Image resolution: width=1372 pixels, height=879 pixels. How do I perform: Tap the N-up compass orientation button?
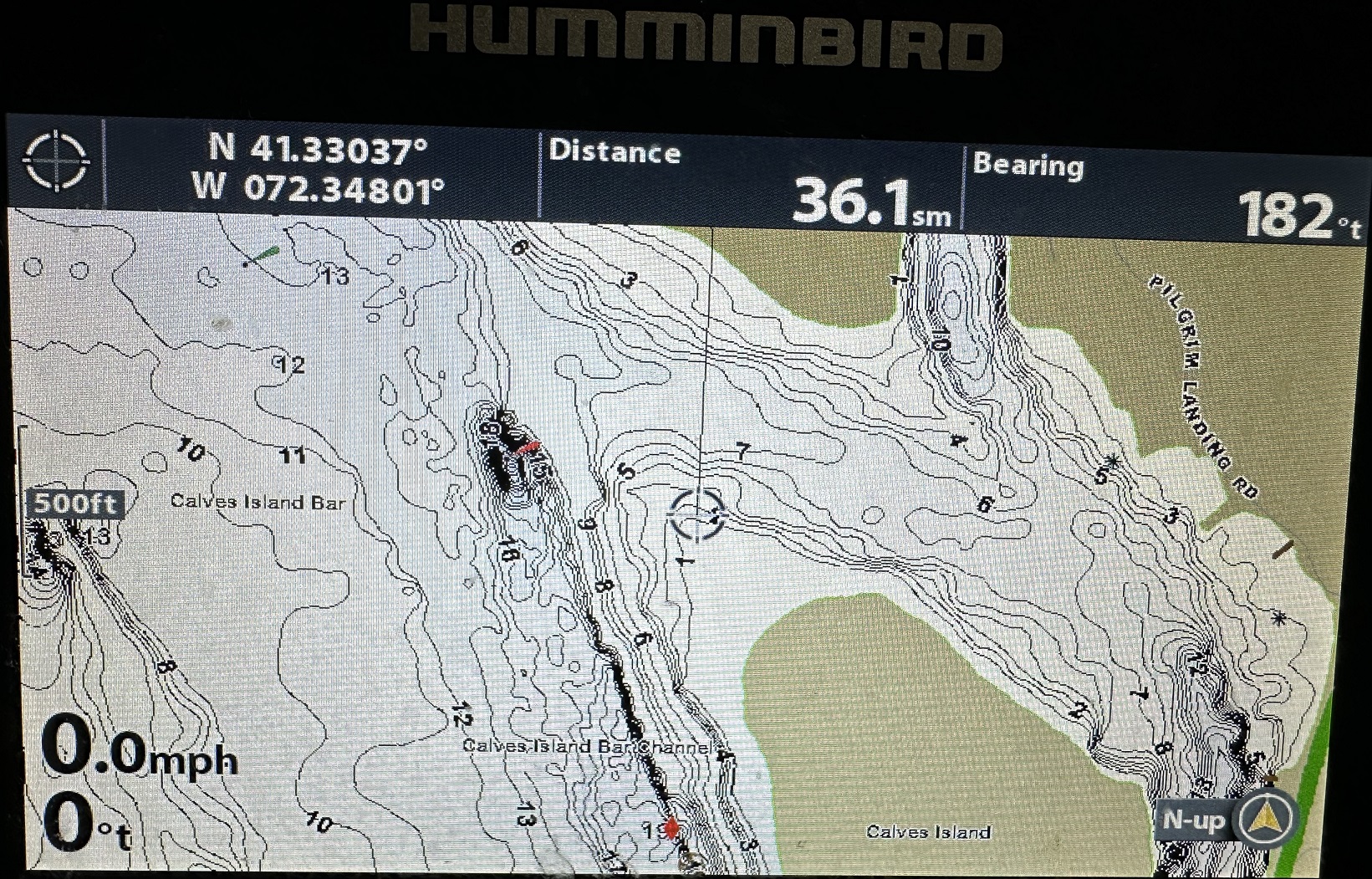click(1267, 818)
